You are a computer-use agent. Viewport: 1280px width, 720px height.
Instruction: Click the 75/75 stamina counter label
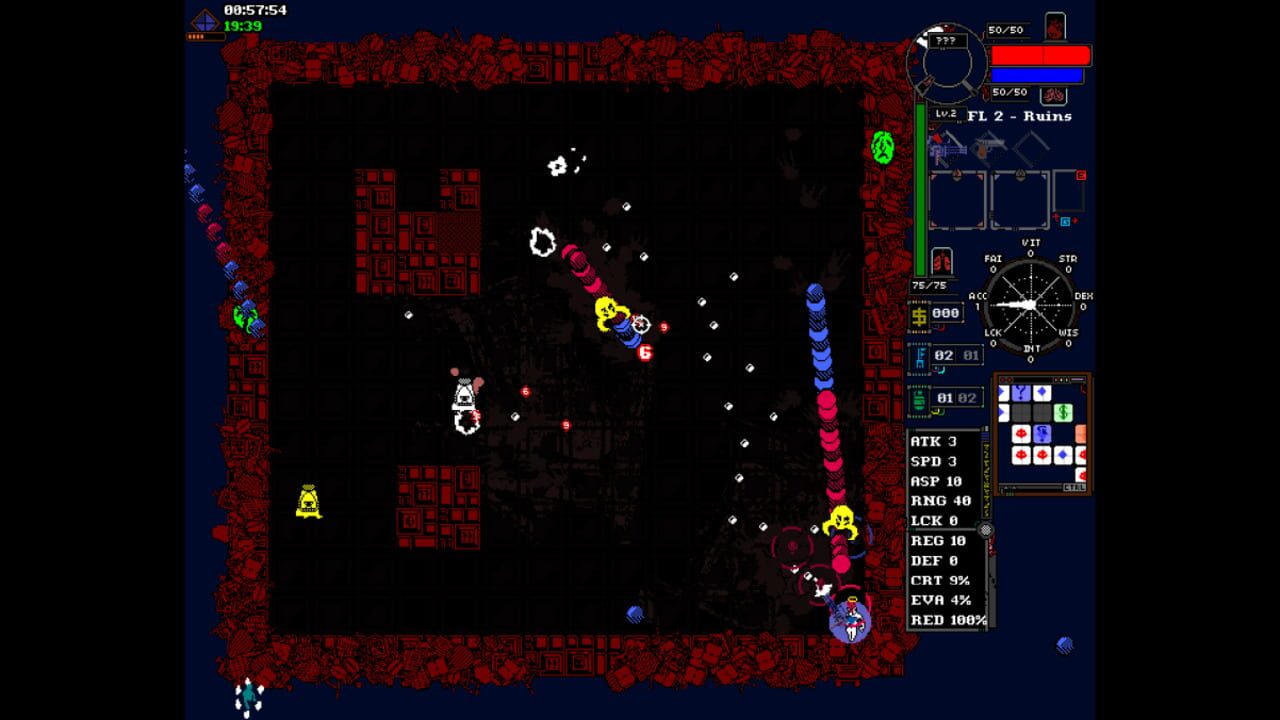pos(929,284)
